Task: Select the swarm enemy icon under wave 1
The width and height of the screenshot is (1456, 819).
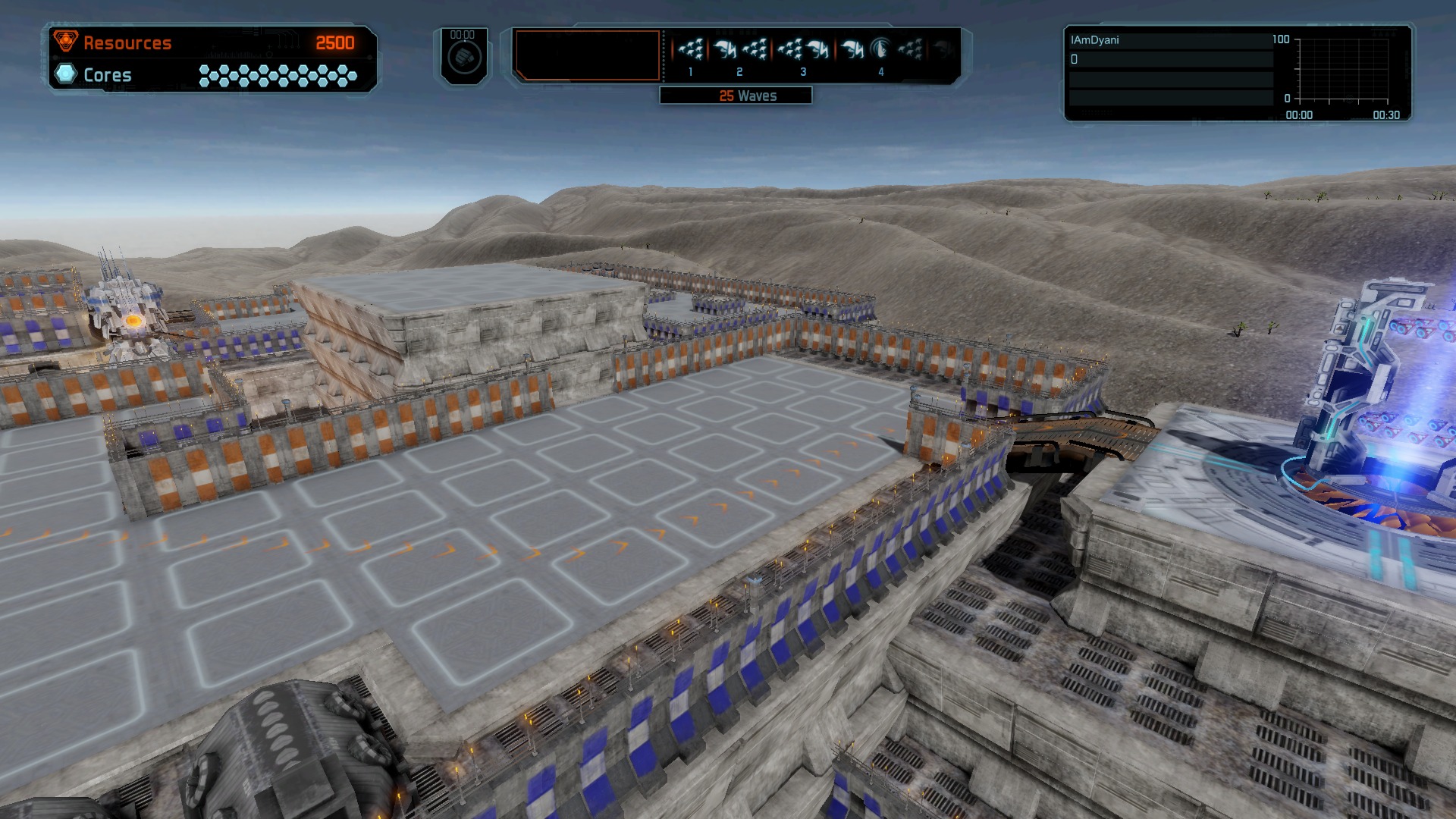Action: [690, 49]
